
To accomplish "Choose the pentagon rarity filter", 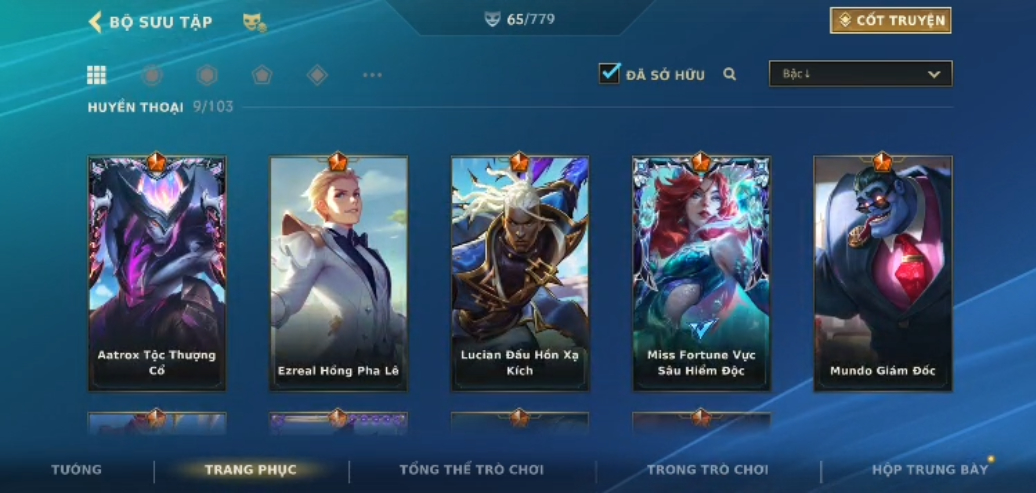I will [262, 75].
